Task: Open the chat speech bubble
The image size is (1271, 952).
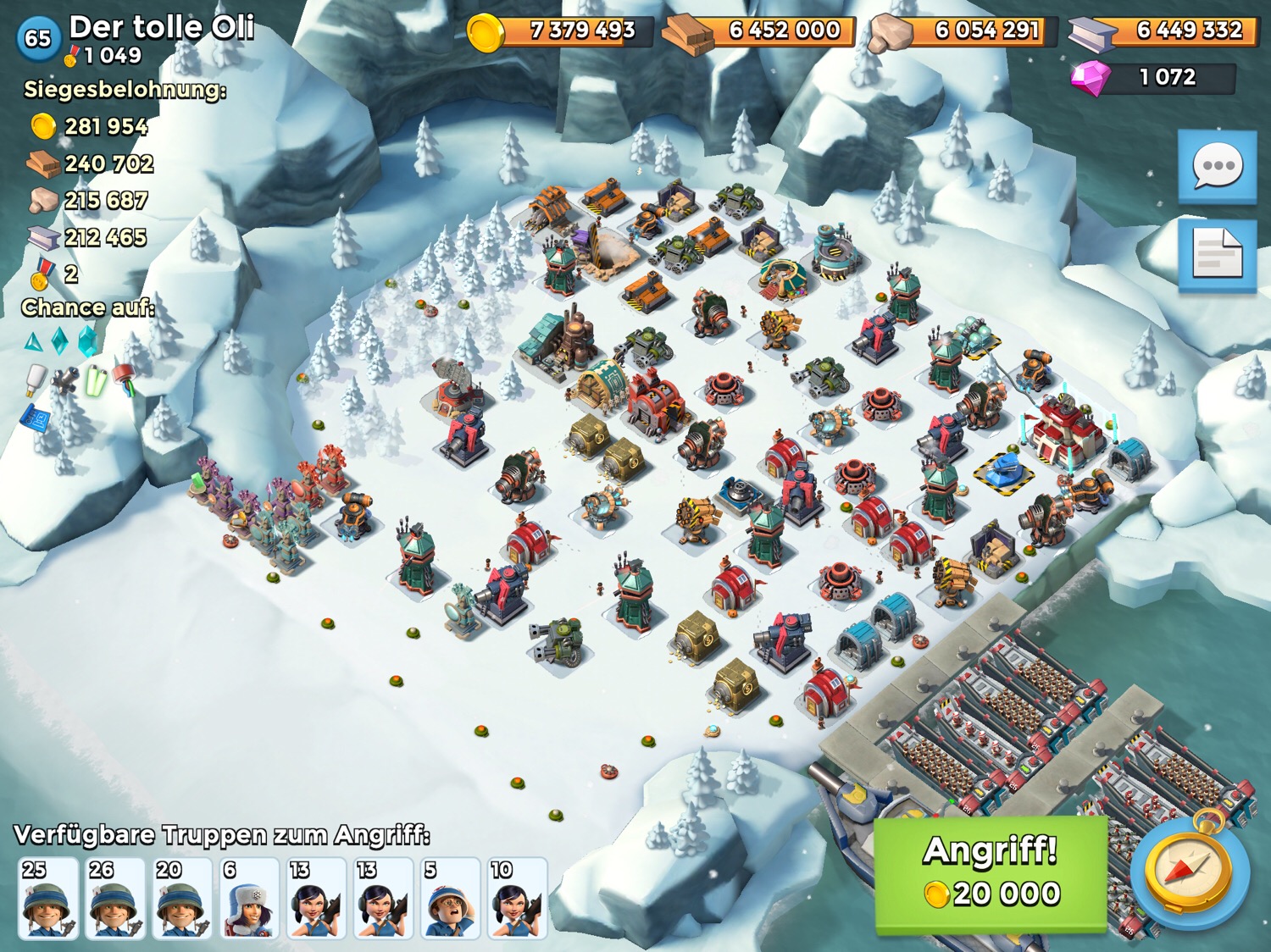Action: click(x=1217, y=167)
